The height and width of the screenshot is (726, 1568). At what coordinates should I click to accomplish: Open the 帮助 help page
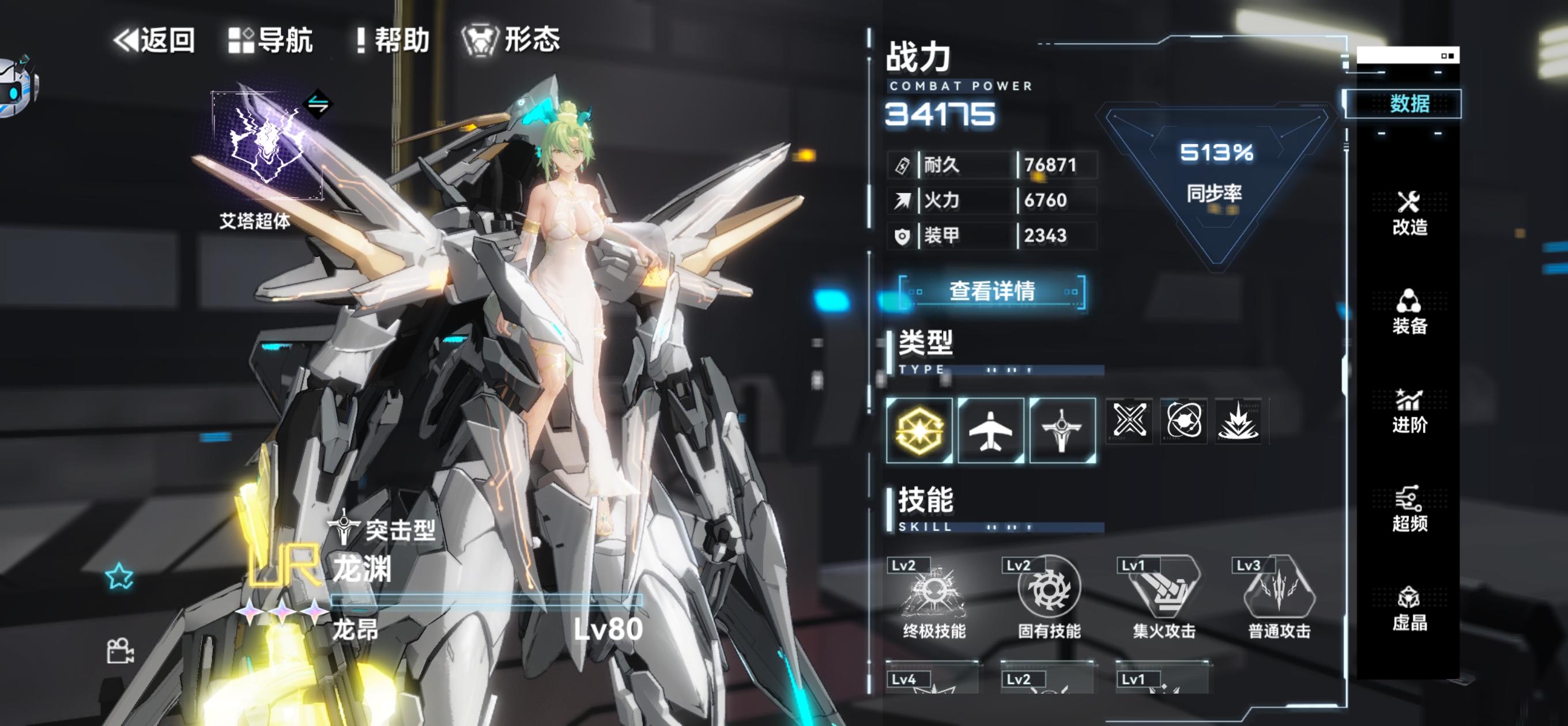(393, 40)
